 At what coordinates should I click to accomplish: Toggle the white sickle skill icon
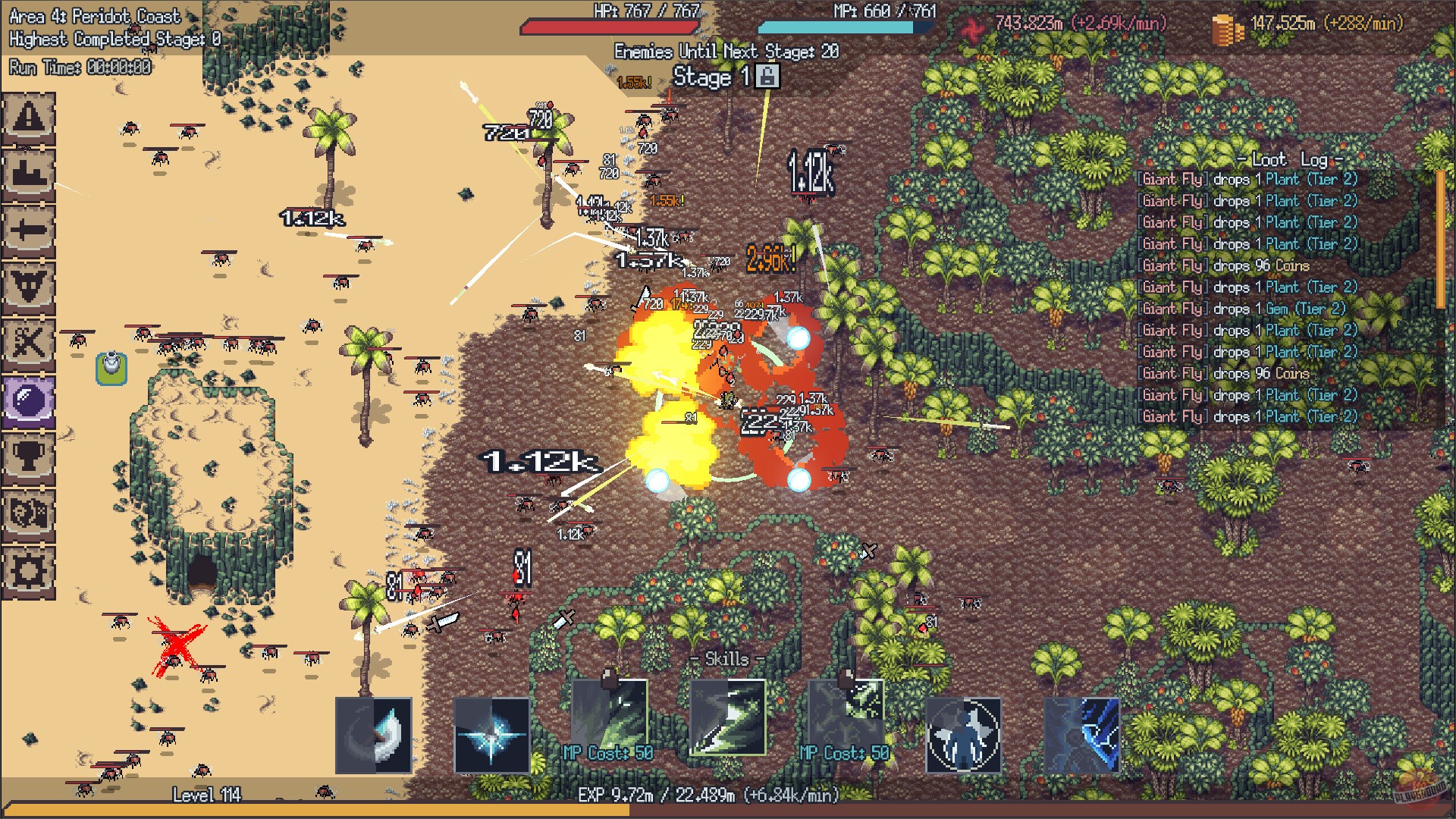tap(373, 733)
